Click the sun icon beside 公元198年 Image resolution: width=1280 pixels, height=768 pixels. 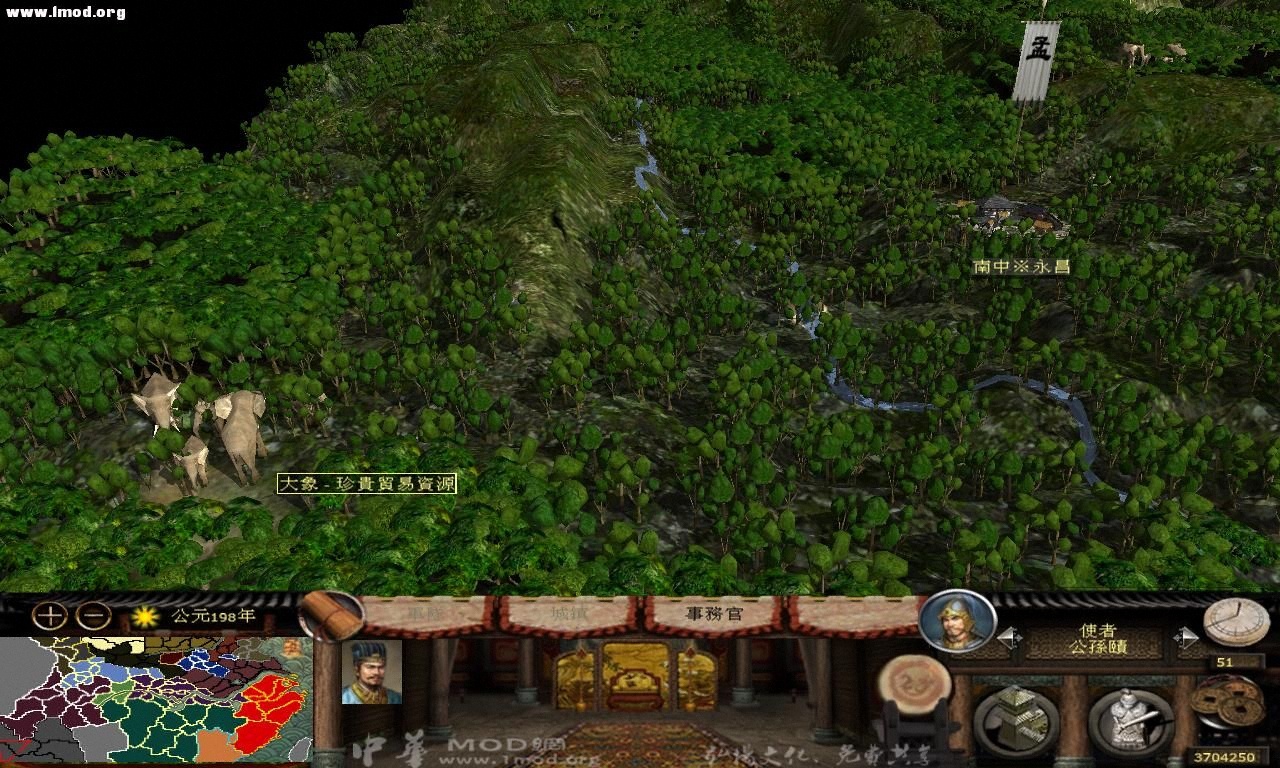[143, 618]
